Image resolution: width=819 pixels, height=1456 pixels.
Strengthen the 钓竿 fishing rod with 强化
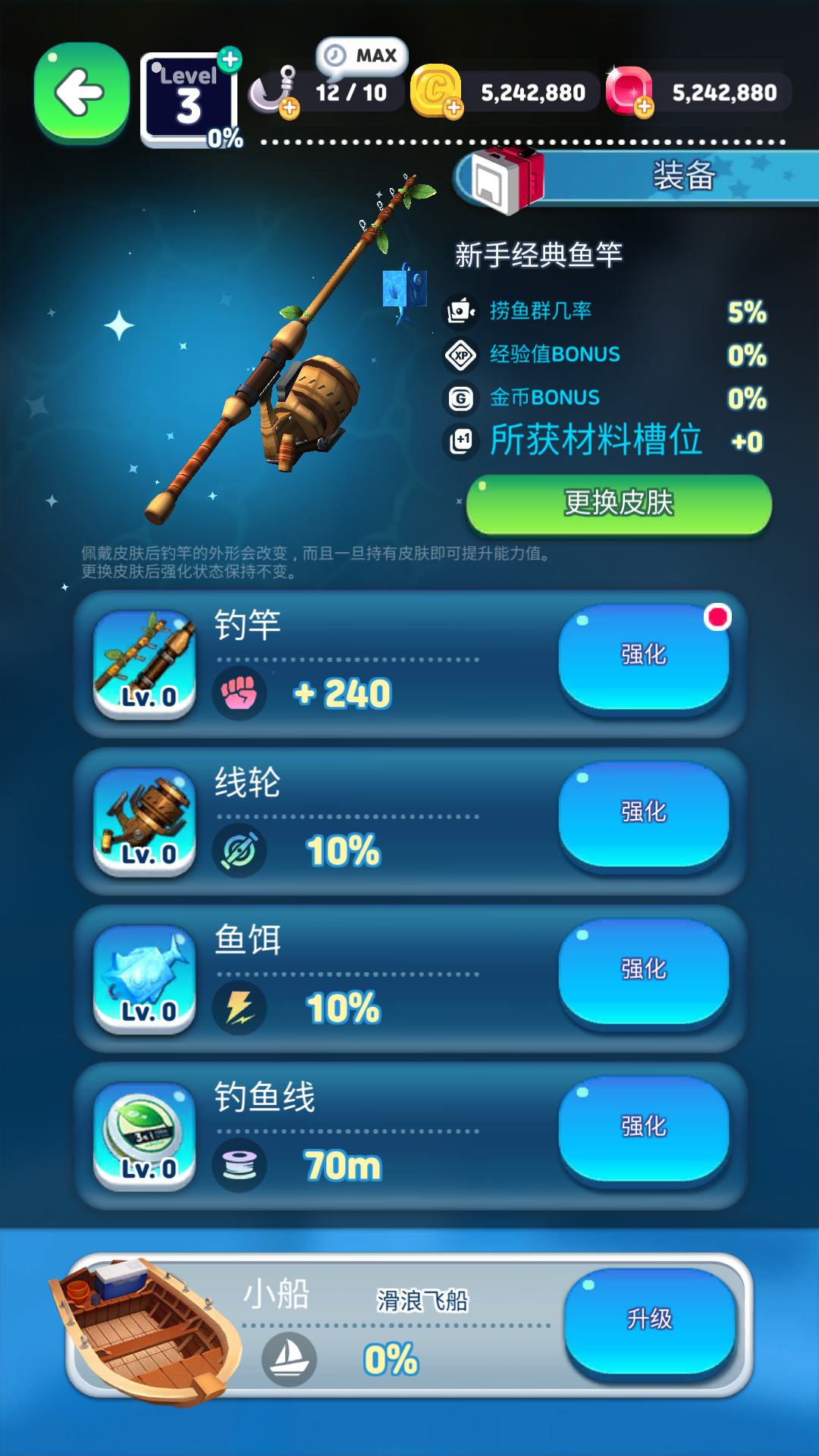tap(644, 656)
